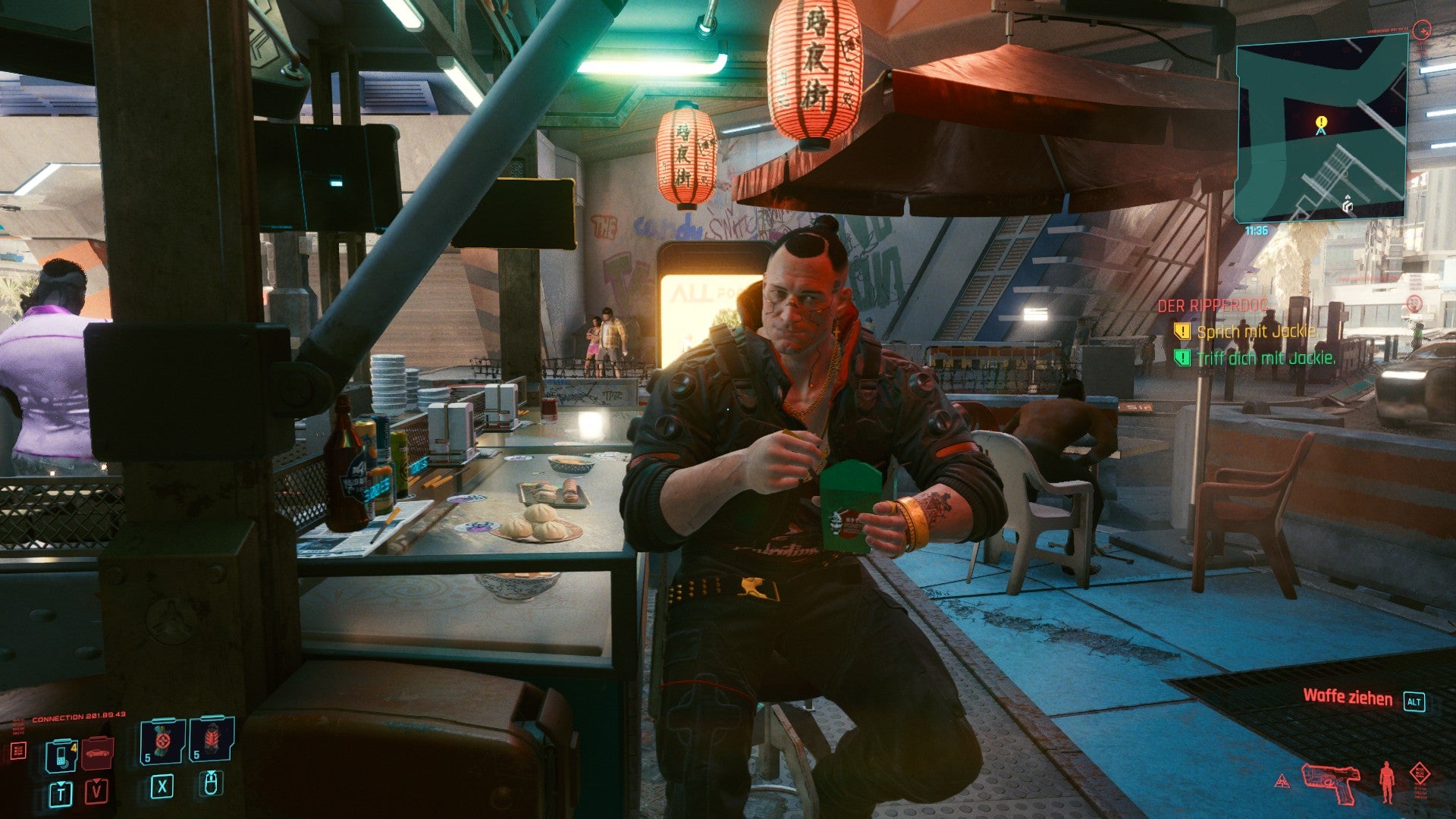
Task: Click the diamond hazard warning icon
Action: click(x=1420, y=771)
